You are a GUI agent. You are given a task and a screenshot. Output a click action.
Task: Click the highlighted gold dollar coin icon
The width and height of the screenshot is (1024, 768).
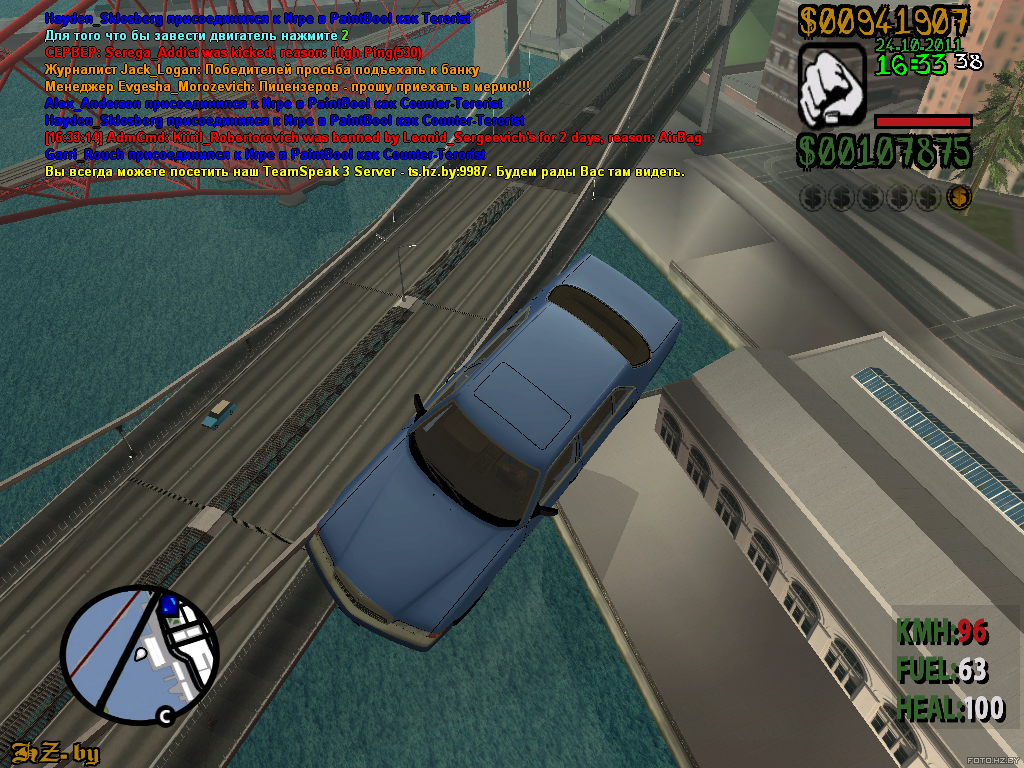pos(958,198)
